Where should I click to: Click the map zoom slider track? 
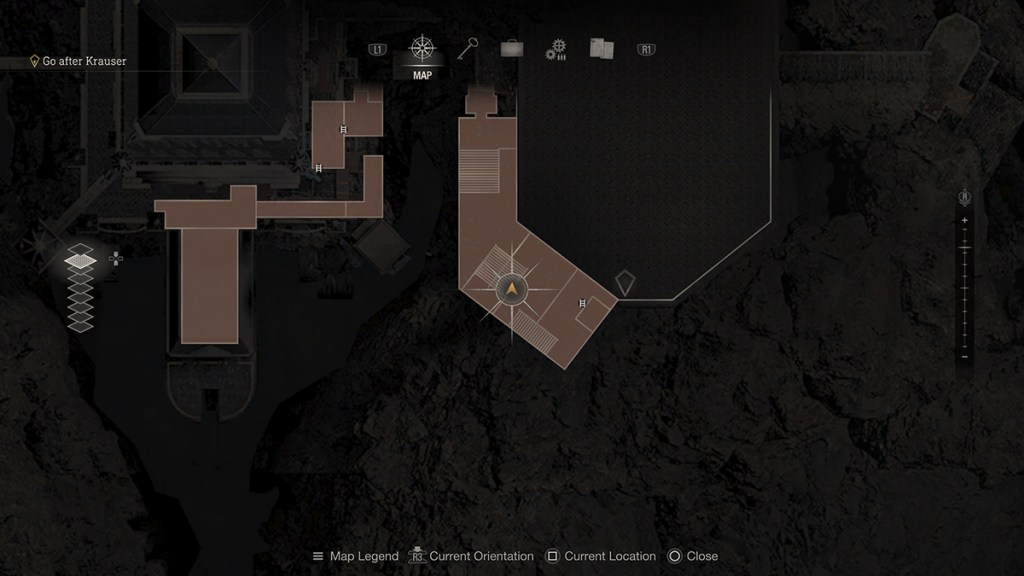[x=964, y=288]
